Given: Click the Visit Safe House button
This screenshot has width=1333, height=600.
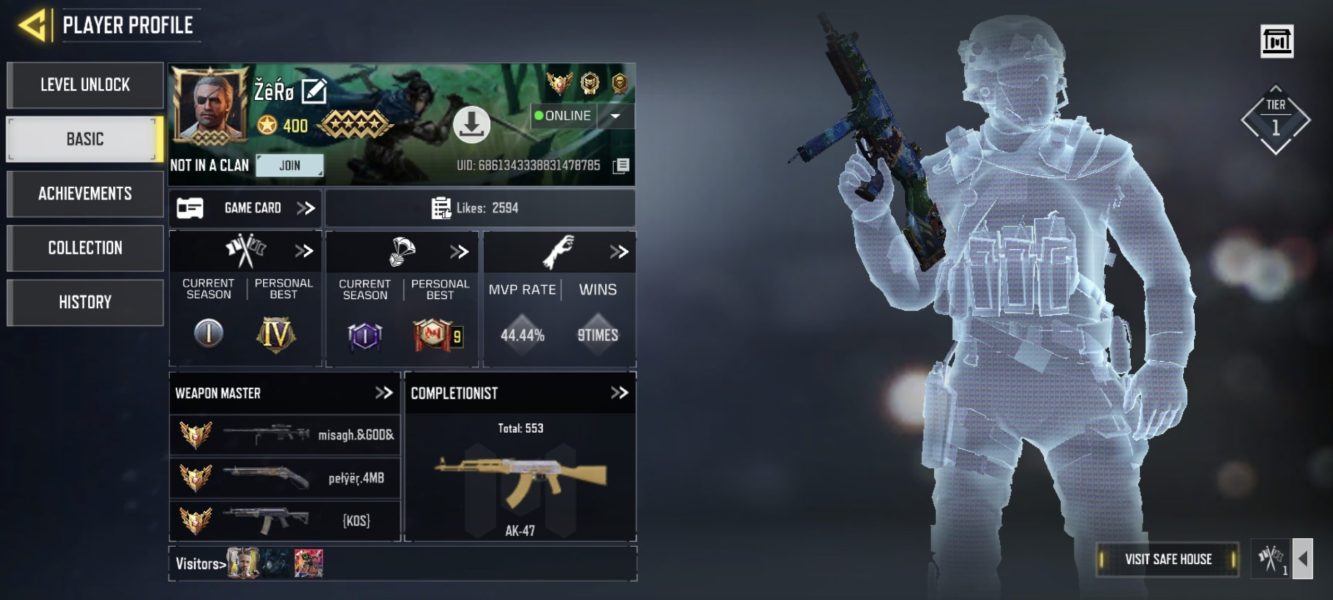Looking at the screenshot, I should 1167,559.
